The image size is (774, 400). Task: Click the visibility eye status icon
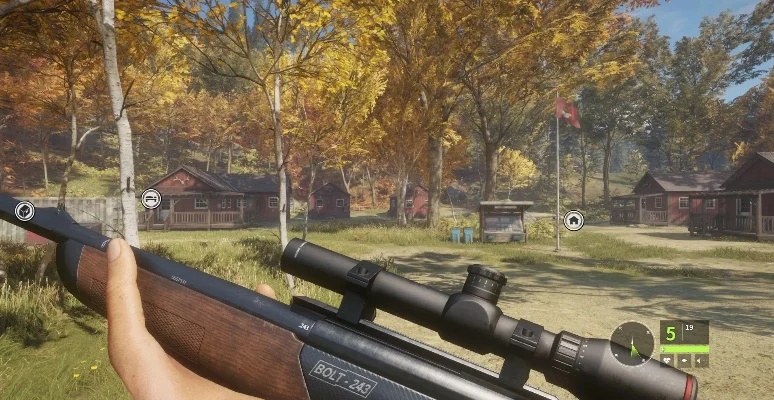pos(684,361)
